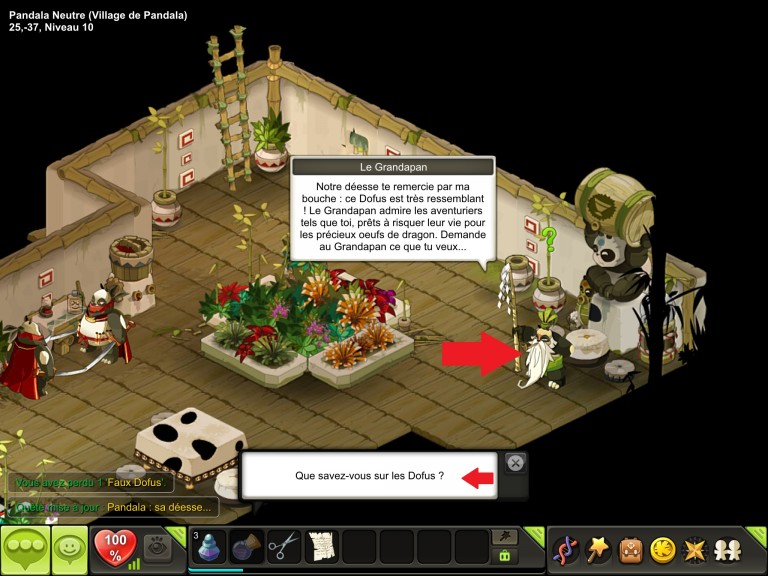Select the dark purple potion slot
Screen dimensions: 768x576
tap(247, 547)
